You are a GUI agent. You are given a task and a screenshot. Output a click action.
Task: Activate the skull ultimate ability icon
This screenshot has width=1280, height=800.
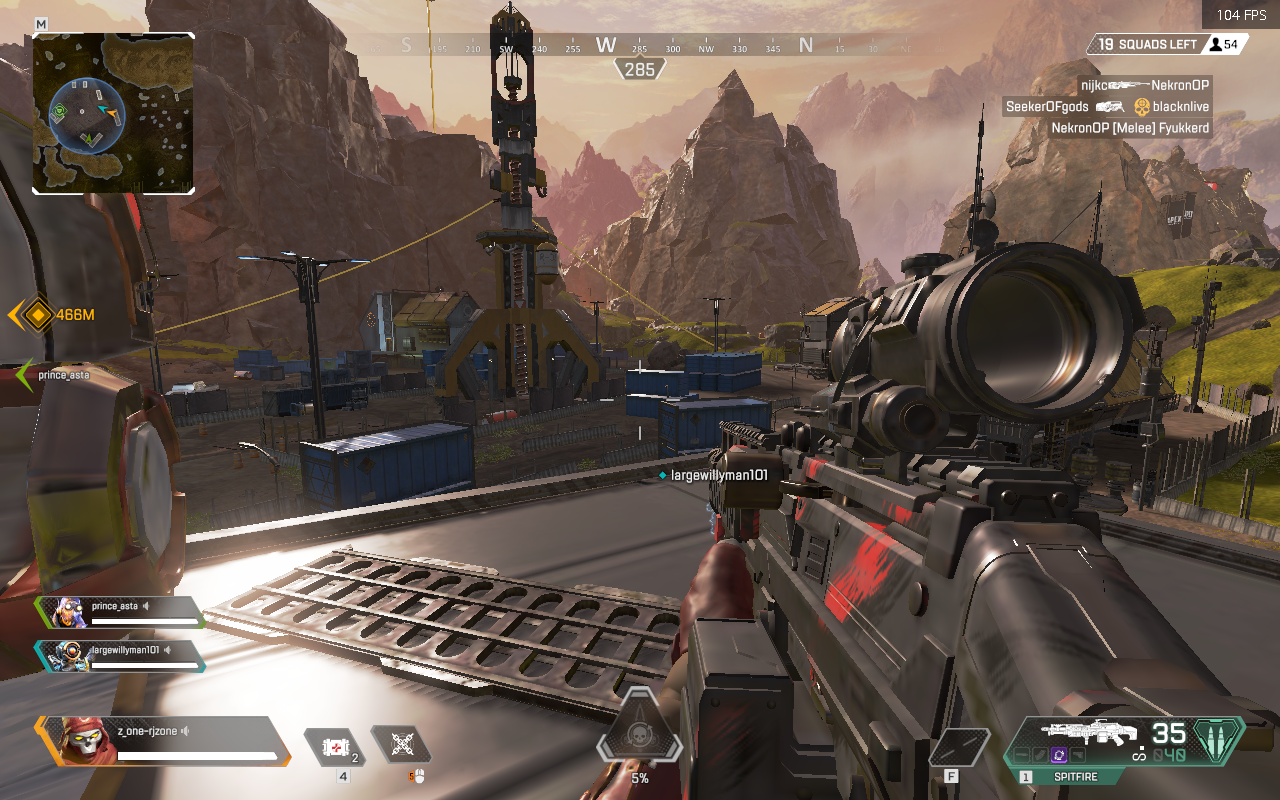[640, 740]
